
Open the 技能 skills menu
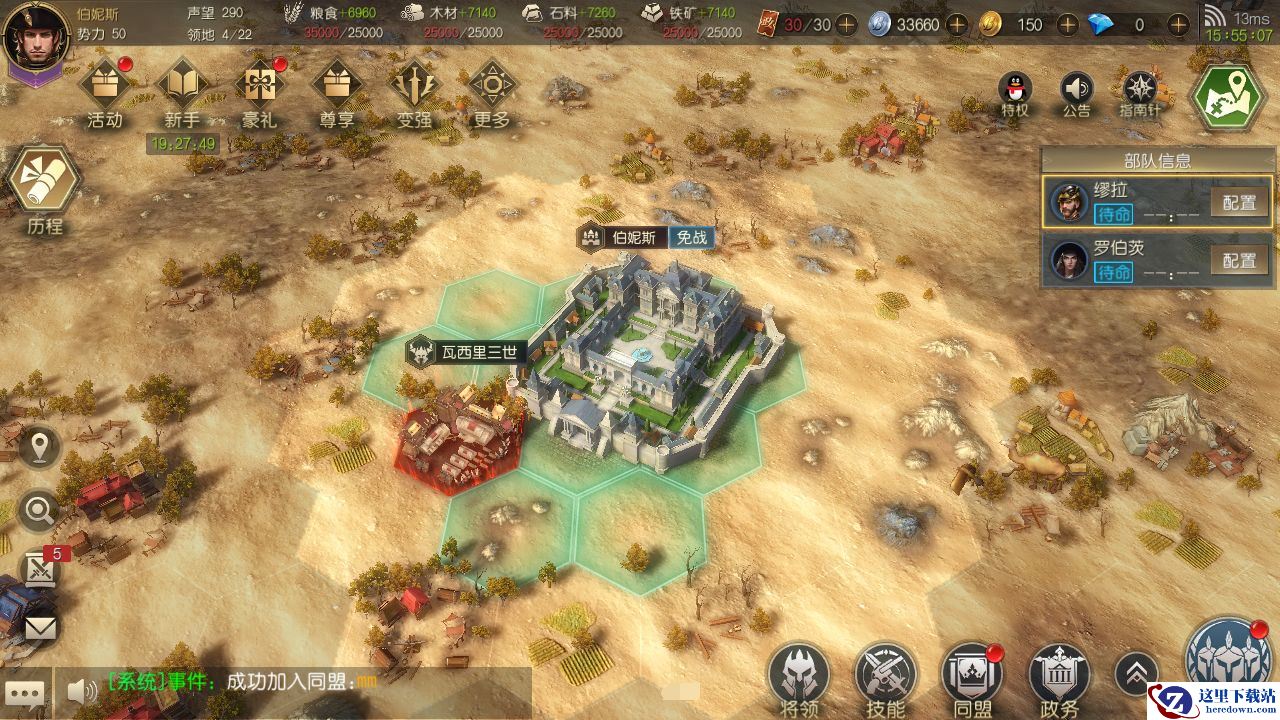[x=885, y=677]
